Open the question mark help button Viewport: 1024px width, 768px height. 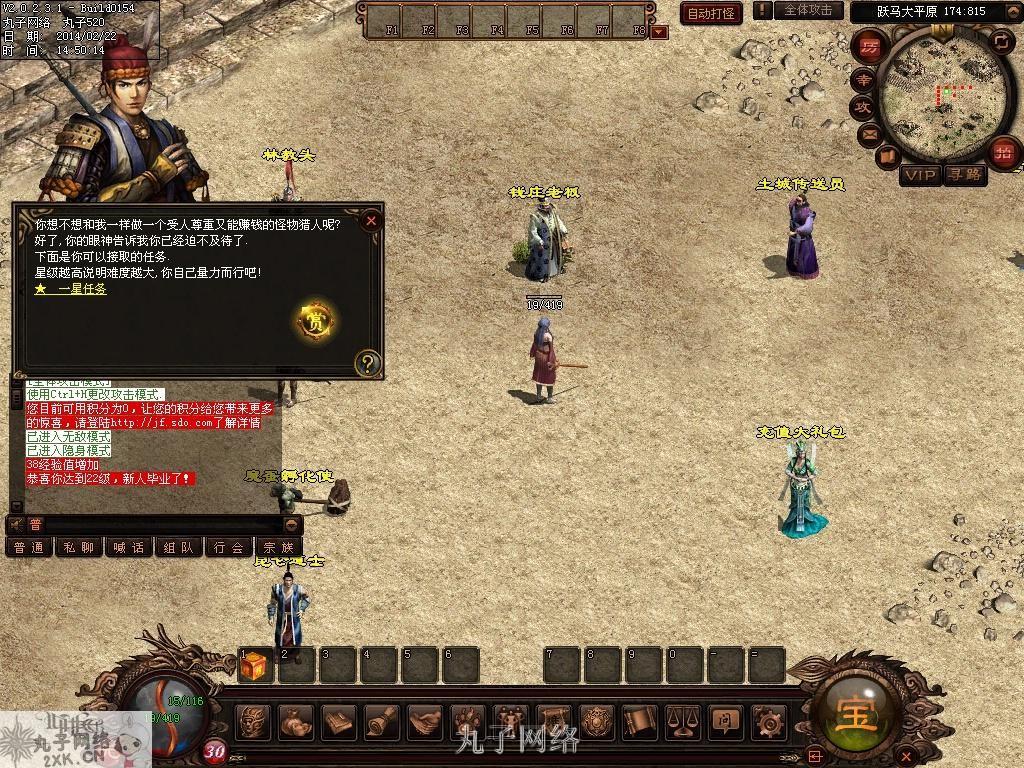point(368,362)
